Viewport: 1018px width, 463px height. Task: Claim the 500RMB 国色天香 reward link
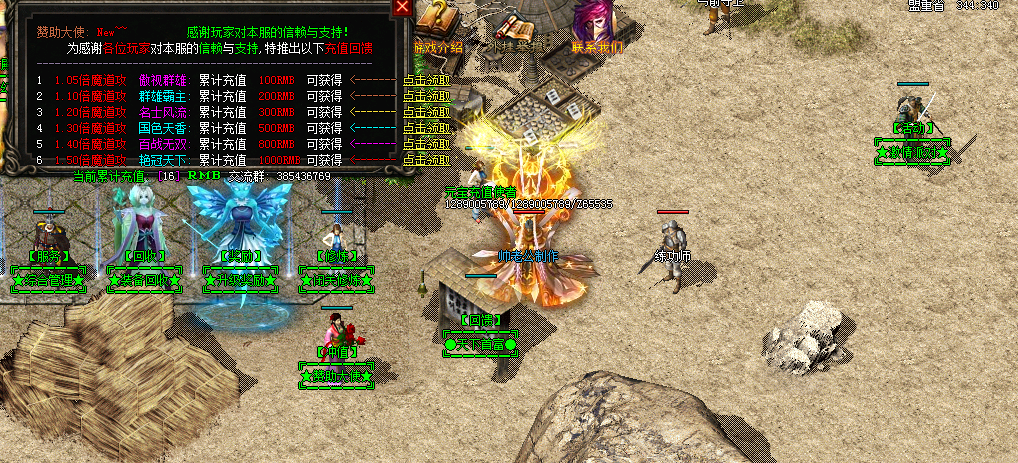click(x=427, y=128)
